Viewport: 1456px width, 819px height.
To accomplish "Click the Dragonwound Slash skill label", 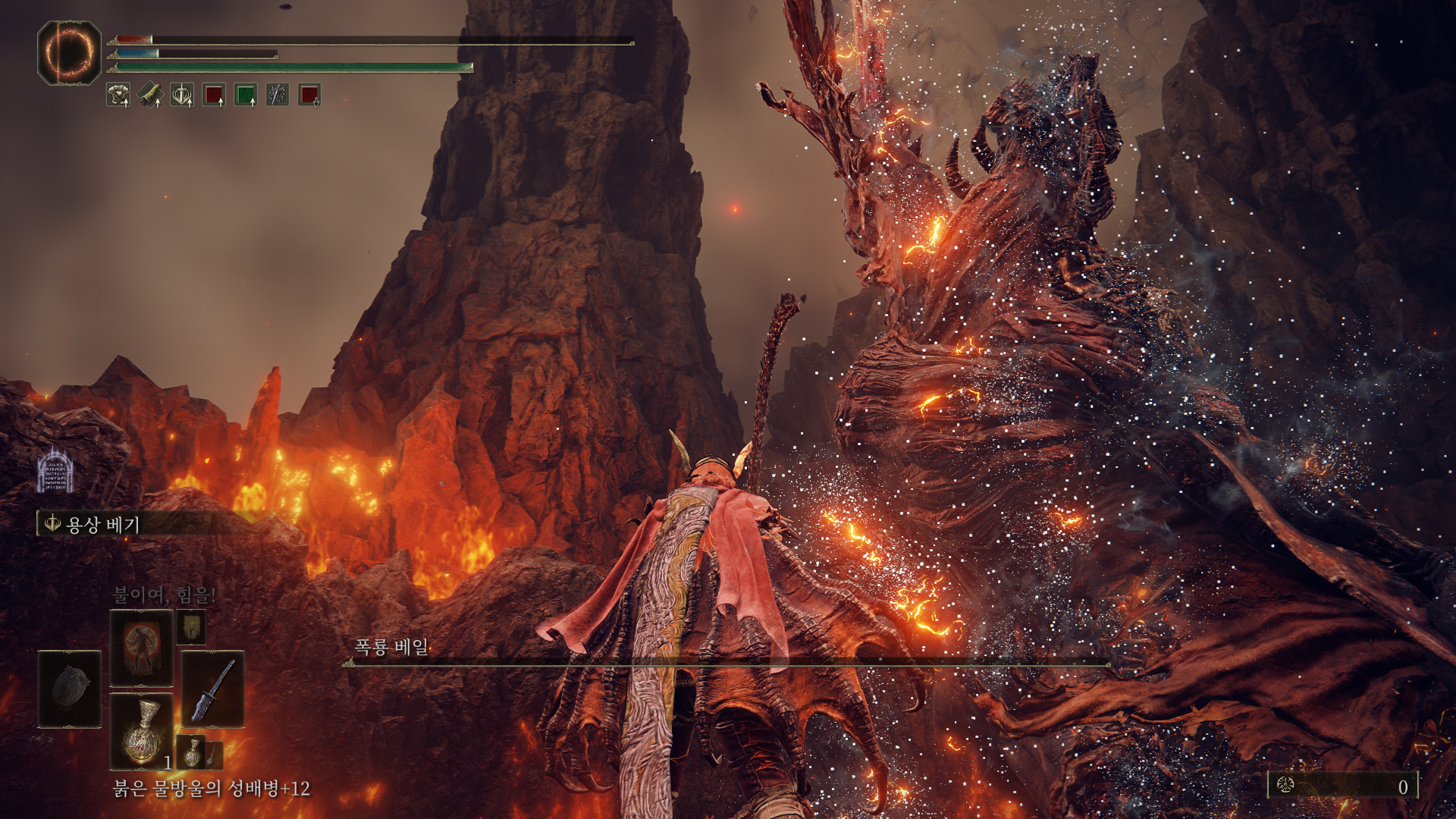I will click(x=102, y=524).
